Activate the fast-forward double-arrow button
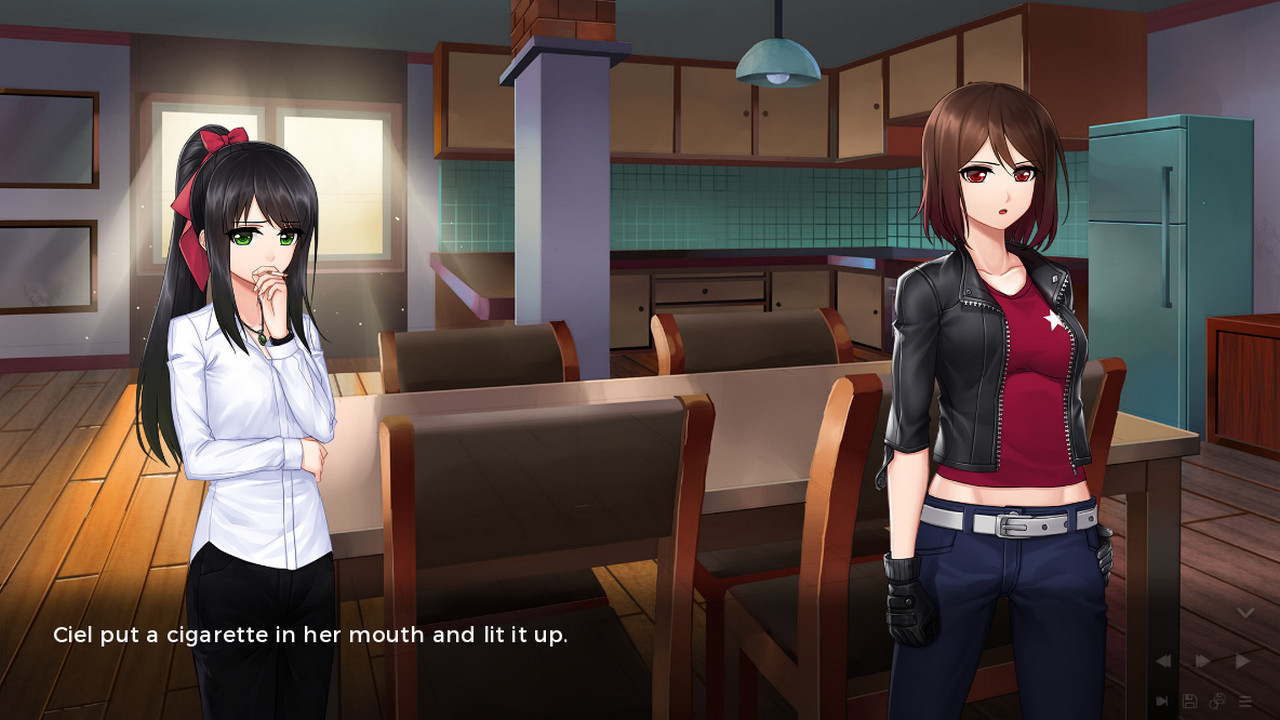The width and height of the screenshot is (1280, 720). click(x=1203, y=661)
